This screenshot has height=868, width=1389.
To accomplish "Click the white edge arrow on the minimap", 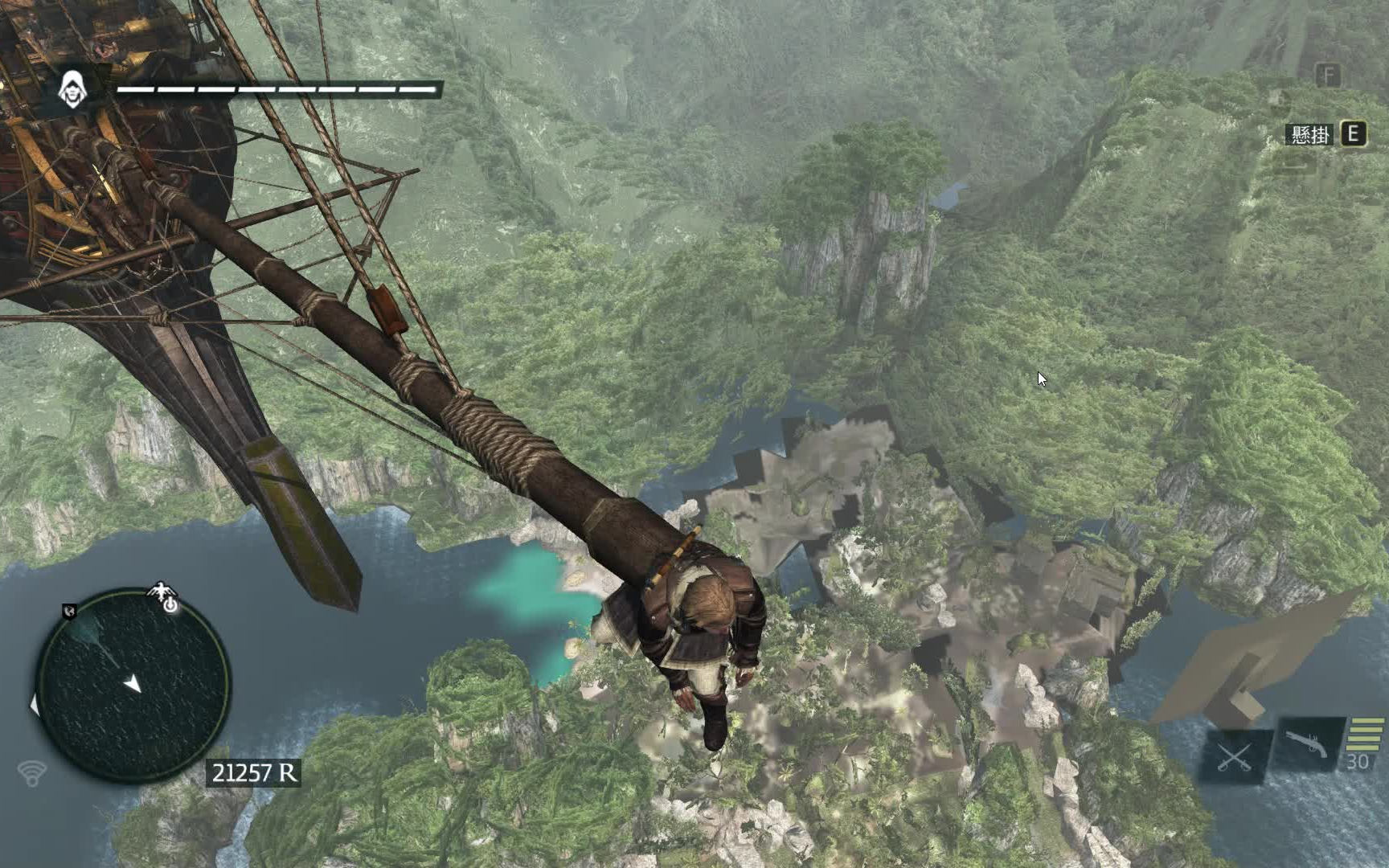I will 34,706.
